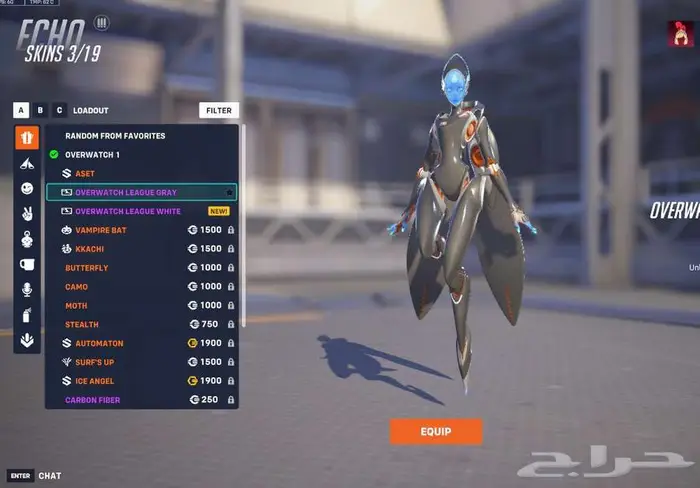Favorite the Overwatch League Gray skin star

[229, 192]
